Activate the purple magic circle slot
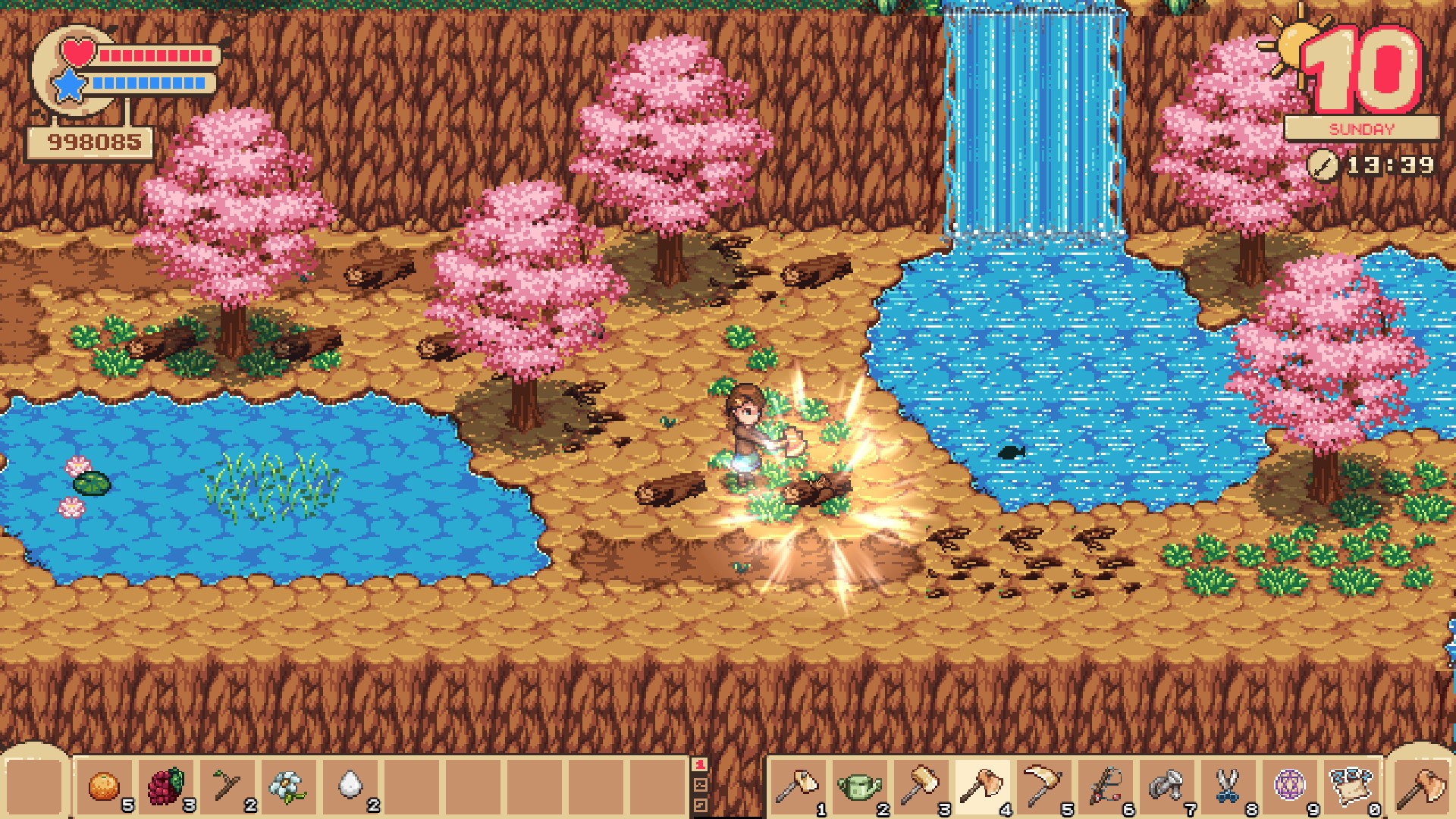The width and height of the screenshot is (1456, 819). tap(1288, 787)
